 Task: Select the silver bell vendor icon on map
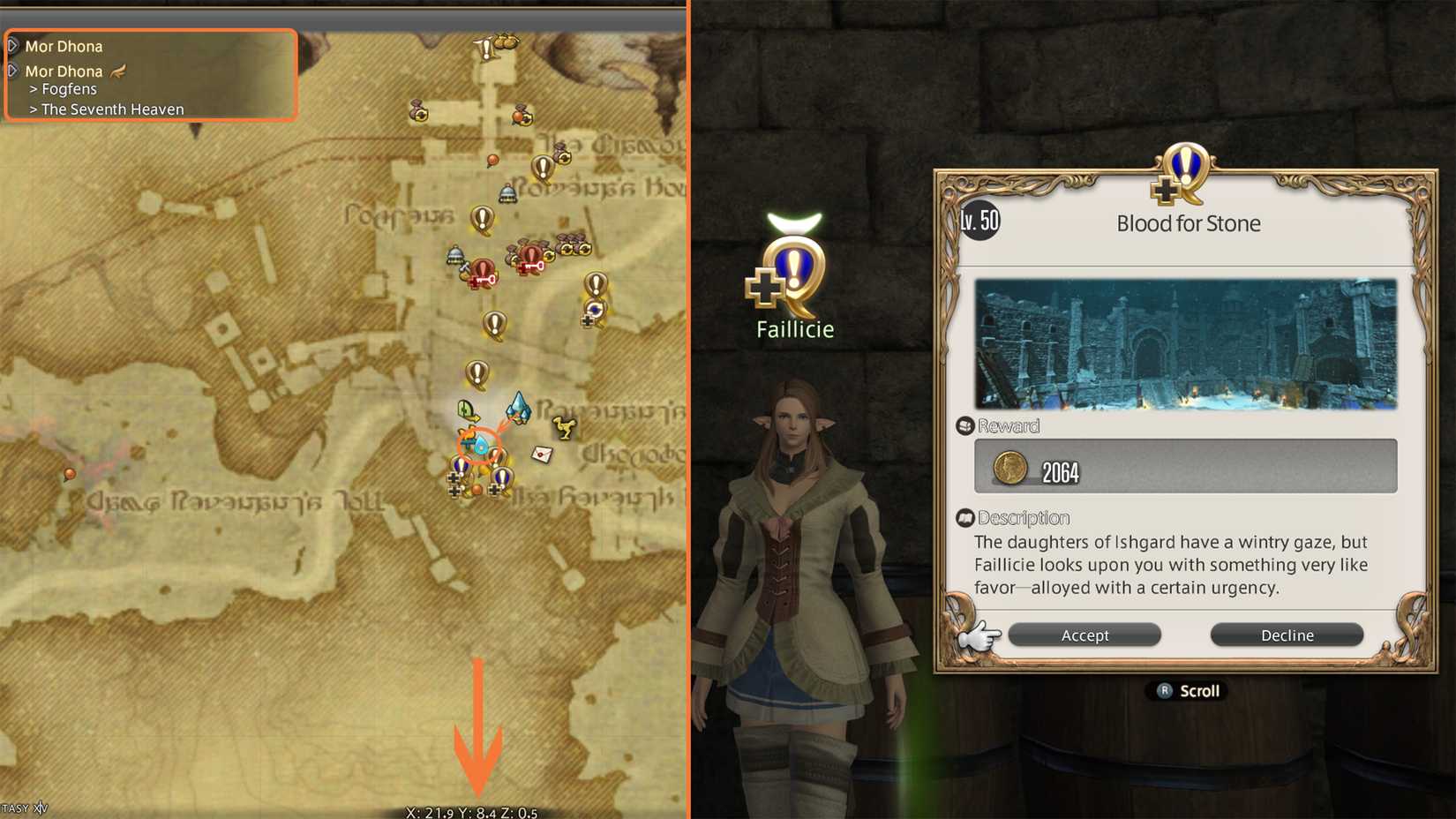pos(507,193)
